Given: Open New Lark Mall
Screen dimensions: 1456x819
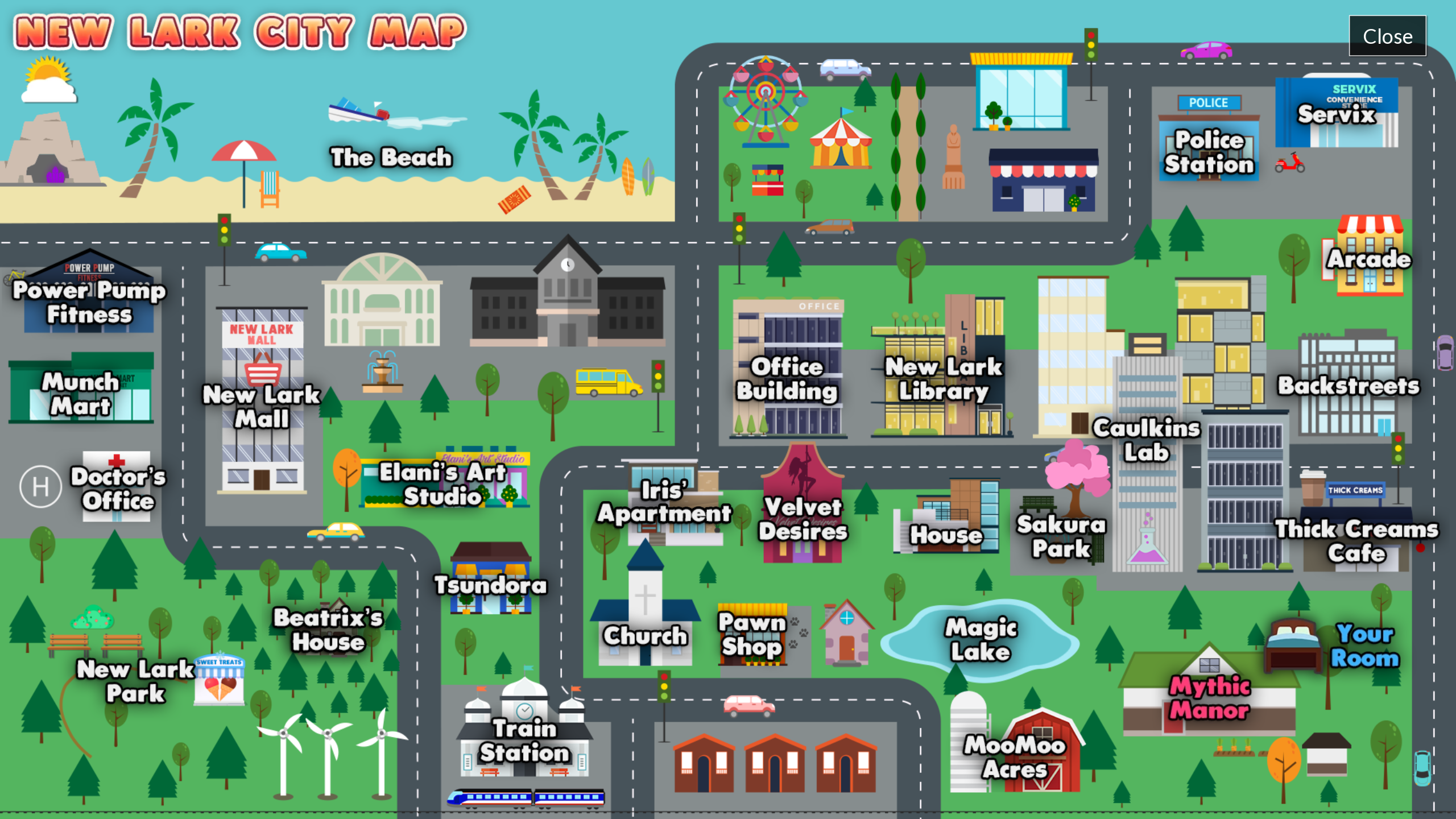Looking at the screenshot, I should coord(260,406).
